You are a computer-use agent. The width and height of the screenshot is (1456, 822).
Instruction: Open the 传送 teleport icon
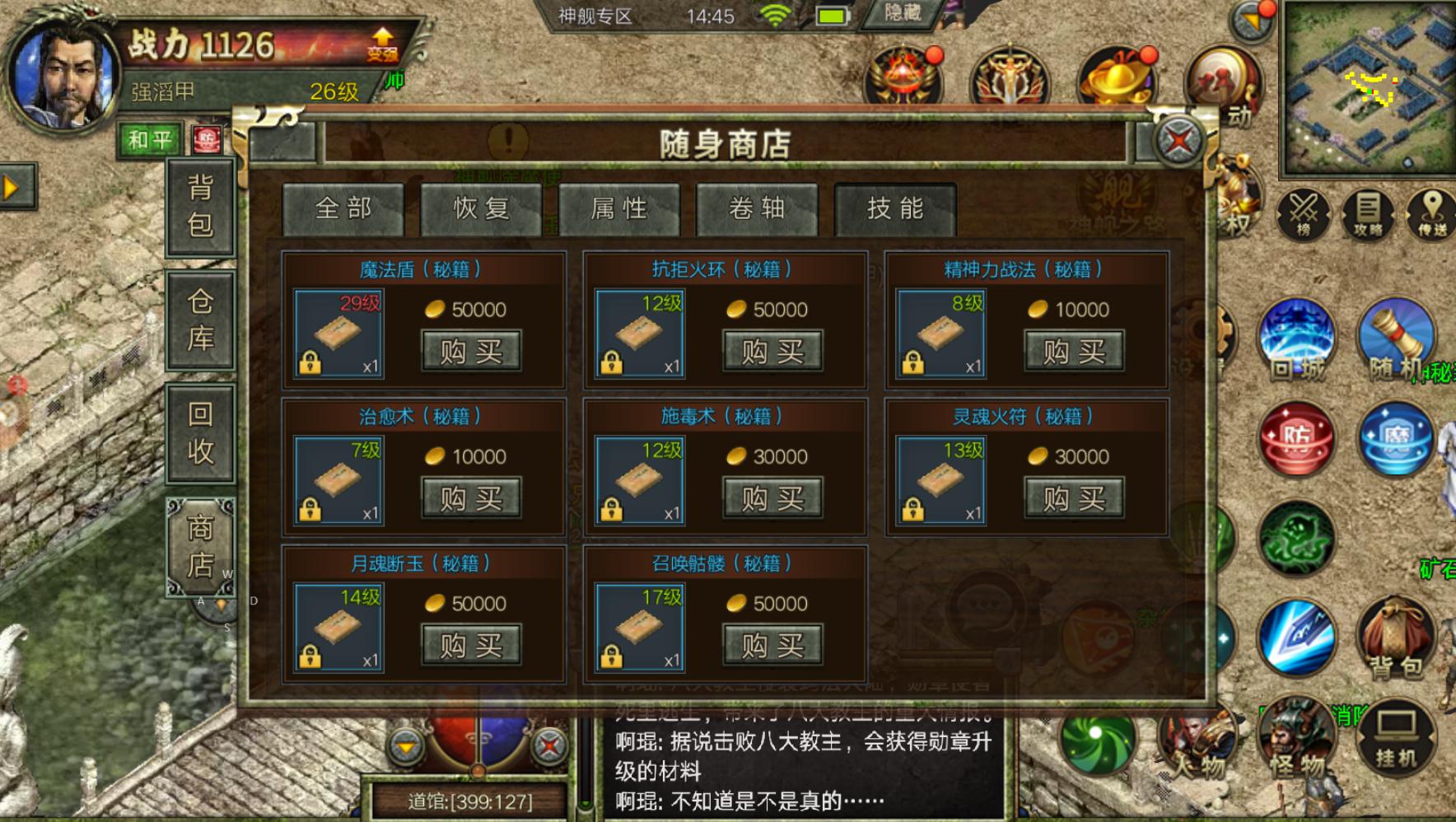tap(1430, 217)
